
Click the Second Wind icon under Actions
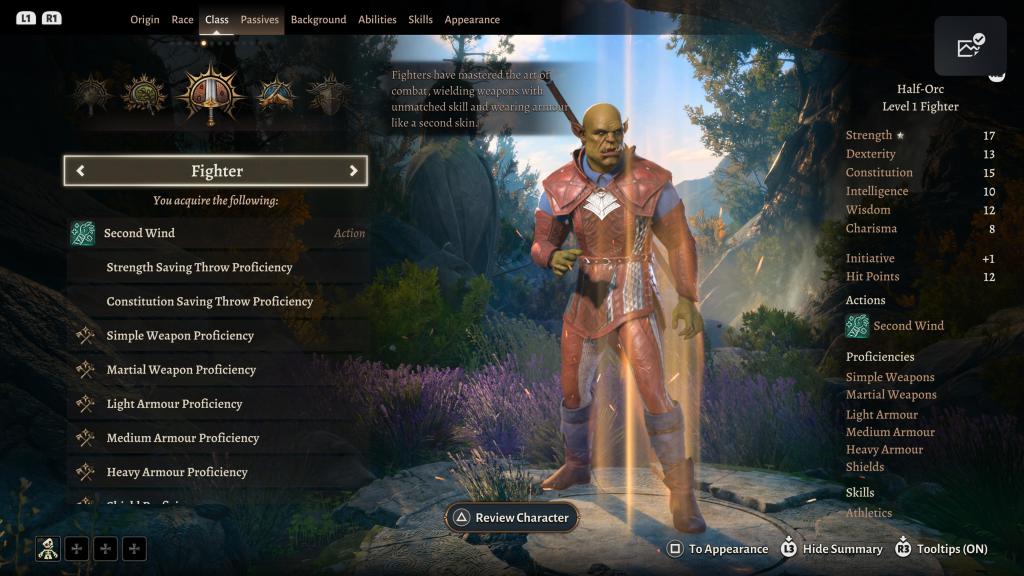pyautogui.click(x=857, y=326)
